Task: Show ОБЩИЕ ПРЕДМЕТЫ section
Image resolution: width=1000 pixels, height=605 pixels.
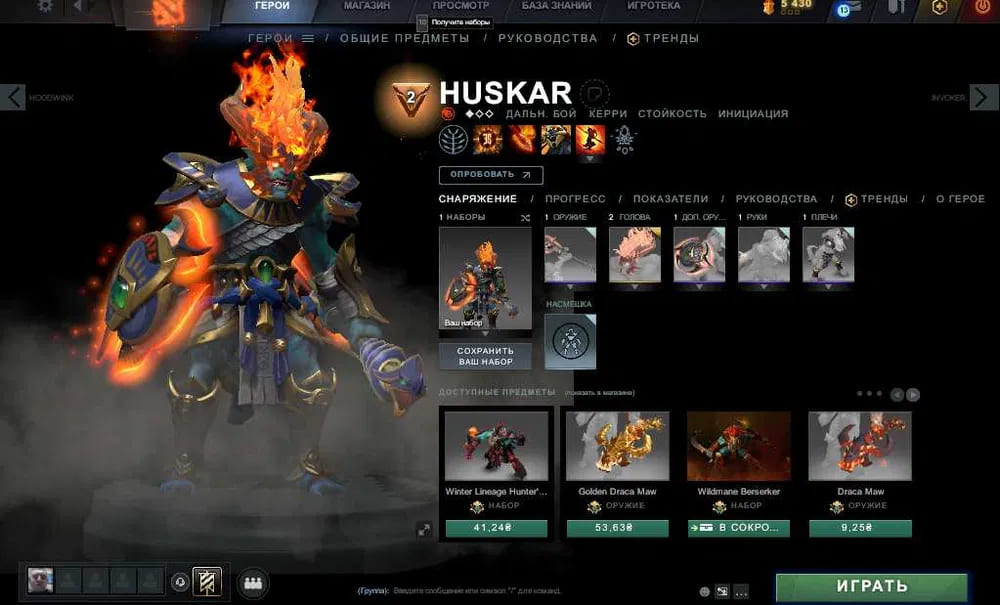Action: coord(404,38)
